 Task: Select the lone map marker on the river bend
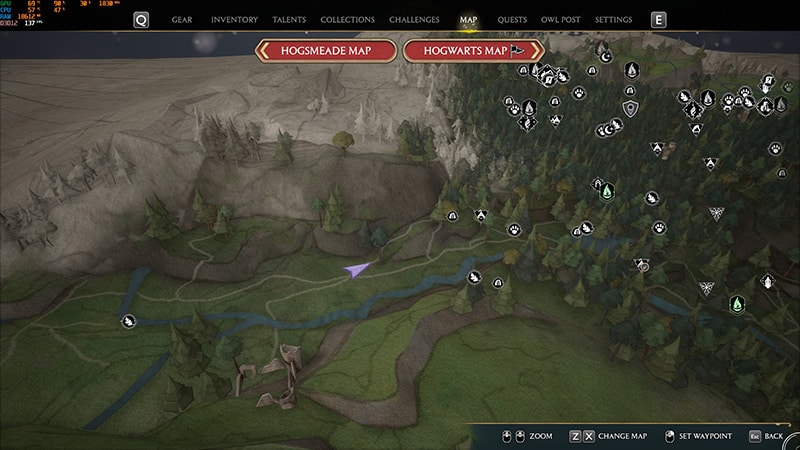pos(129,321)
